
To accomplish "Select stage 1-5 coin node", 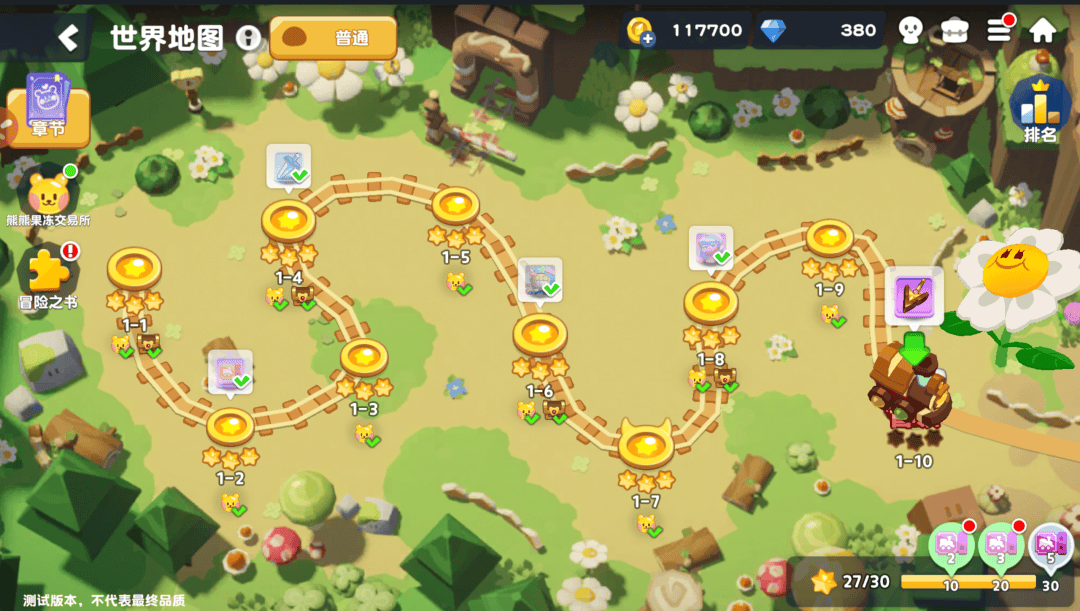I will pyautogui.click(x=456, y=206).
